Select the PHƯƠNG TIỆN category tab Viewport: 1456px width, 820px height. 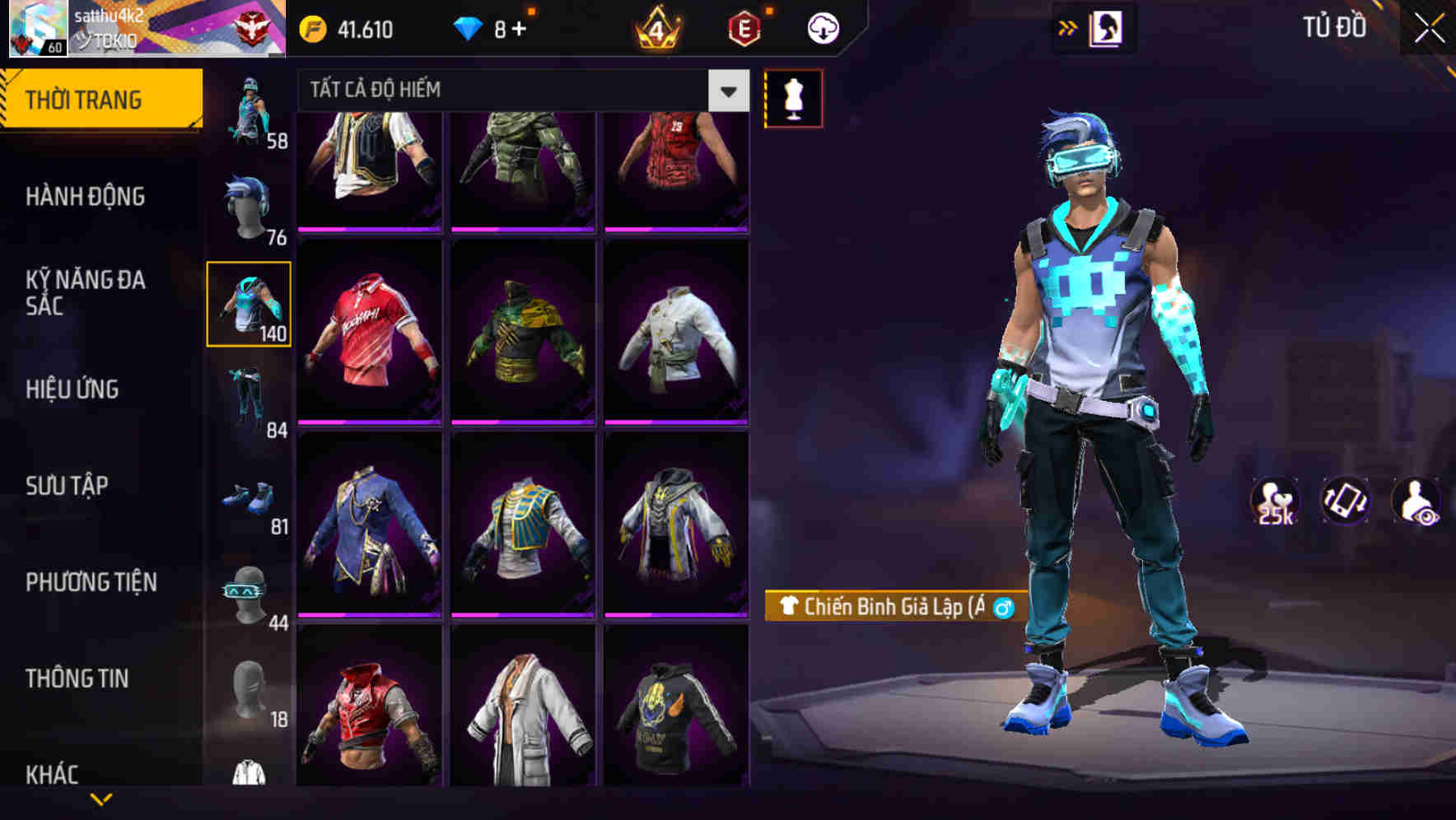pos(91,581)
